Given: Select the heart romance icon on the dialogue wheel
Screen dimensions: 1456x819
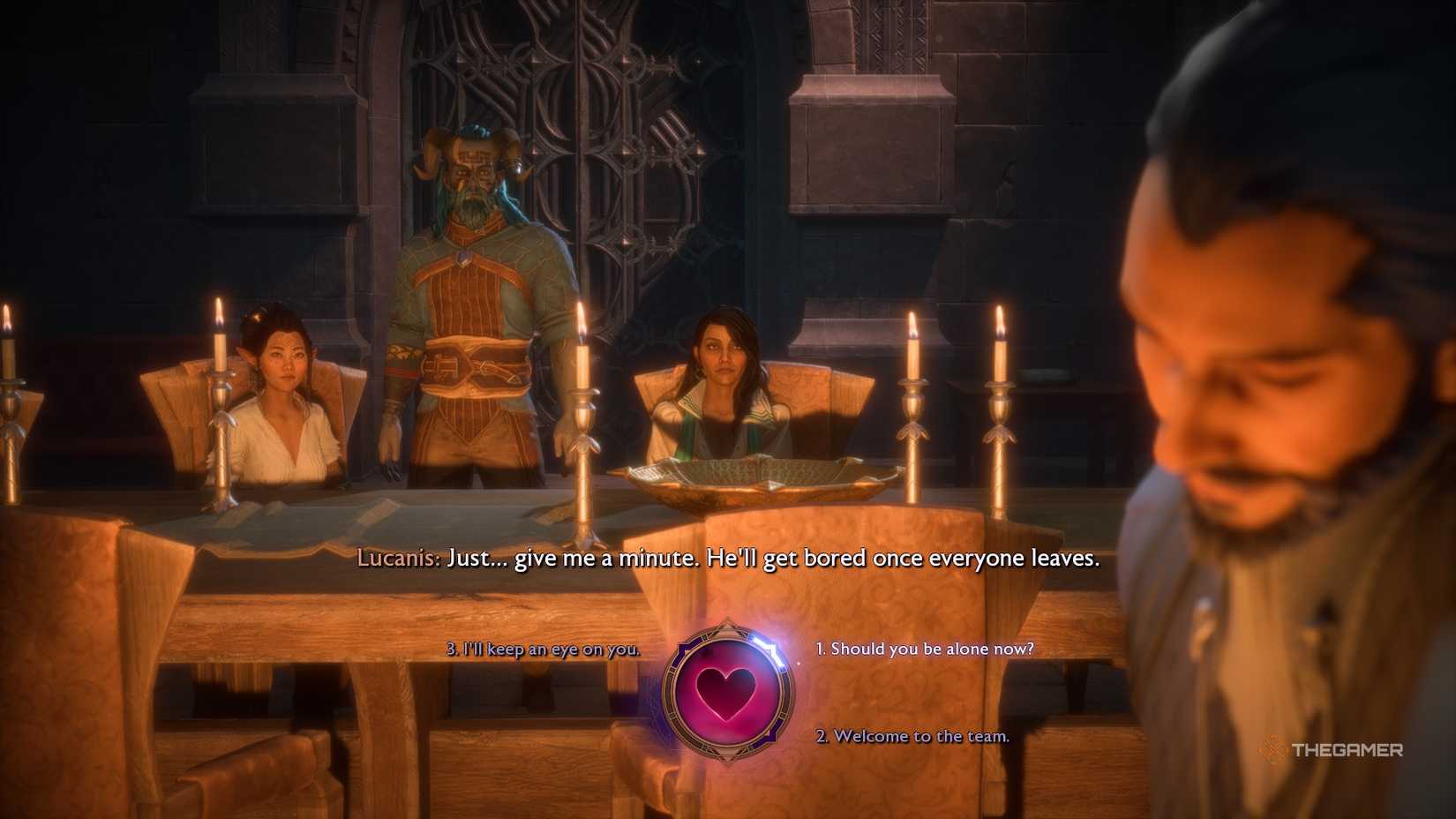Looking at the screenshot, I should tap(728, 692).
